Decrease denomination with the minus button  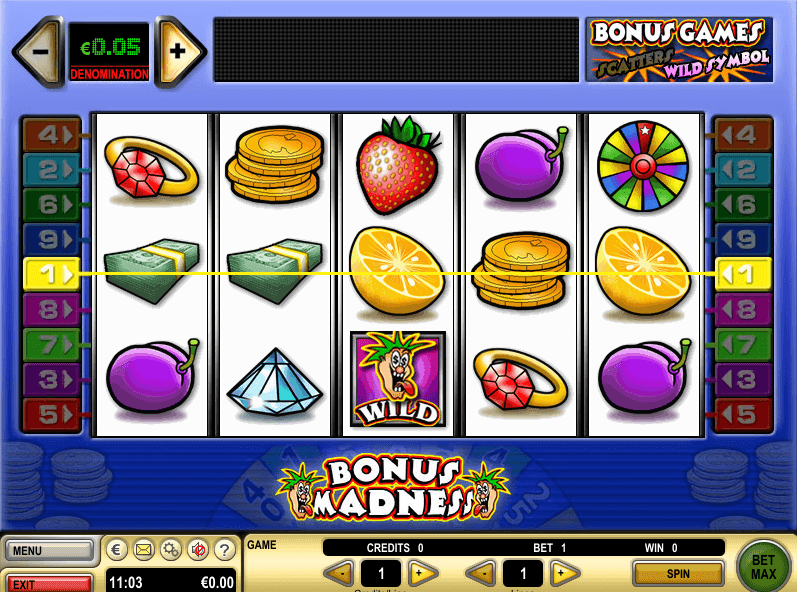coord(39,49)
